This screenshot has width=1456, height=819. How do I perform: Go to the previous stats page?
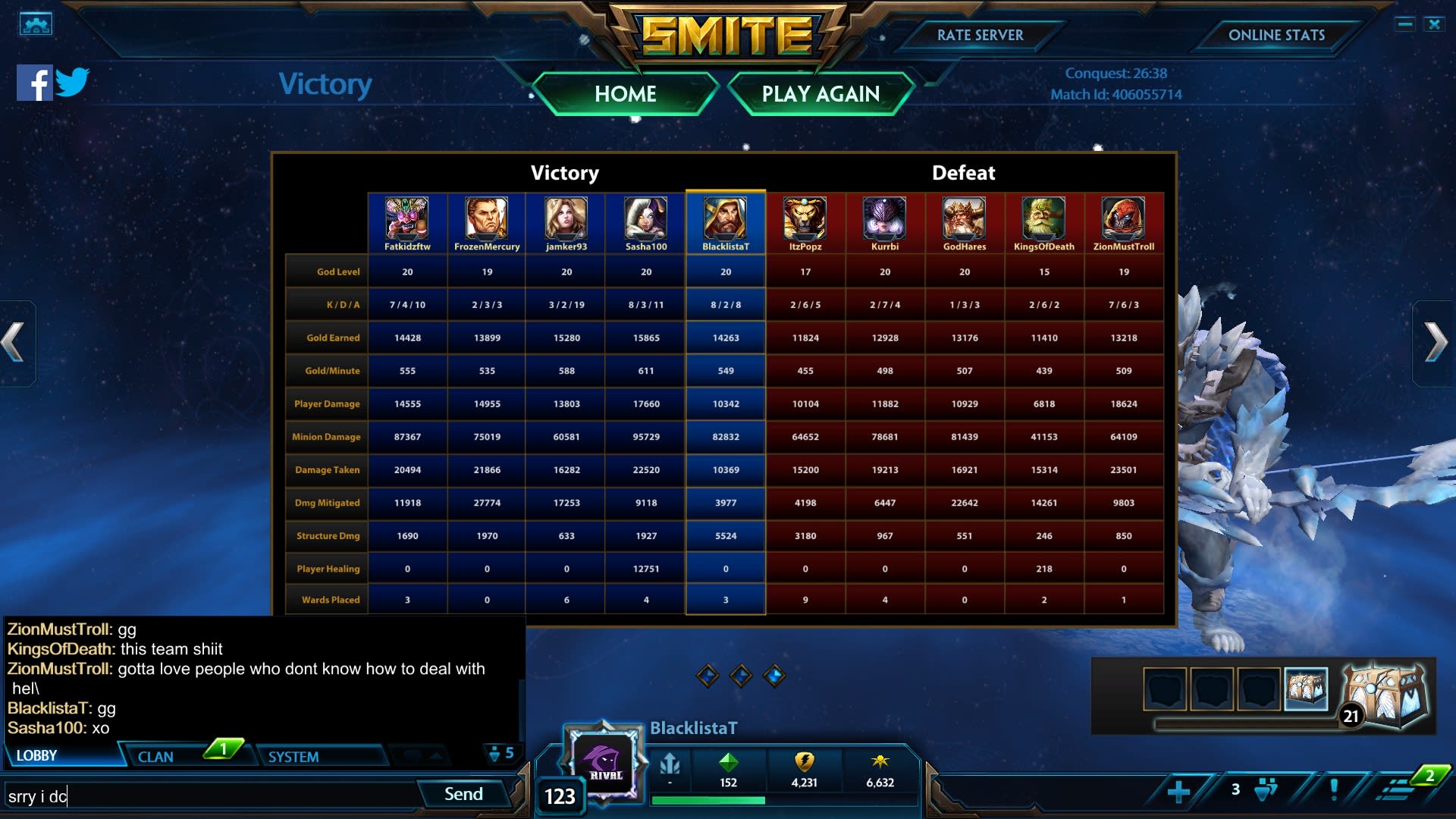[15, 343]
